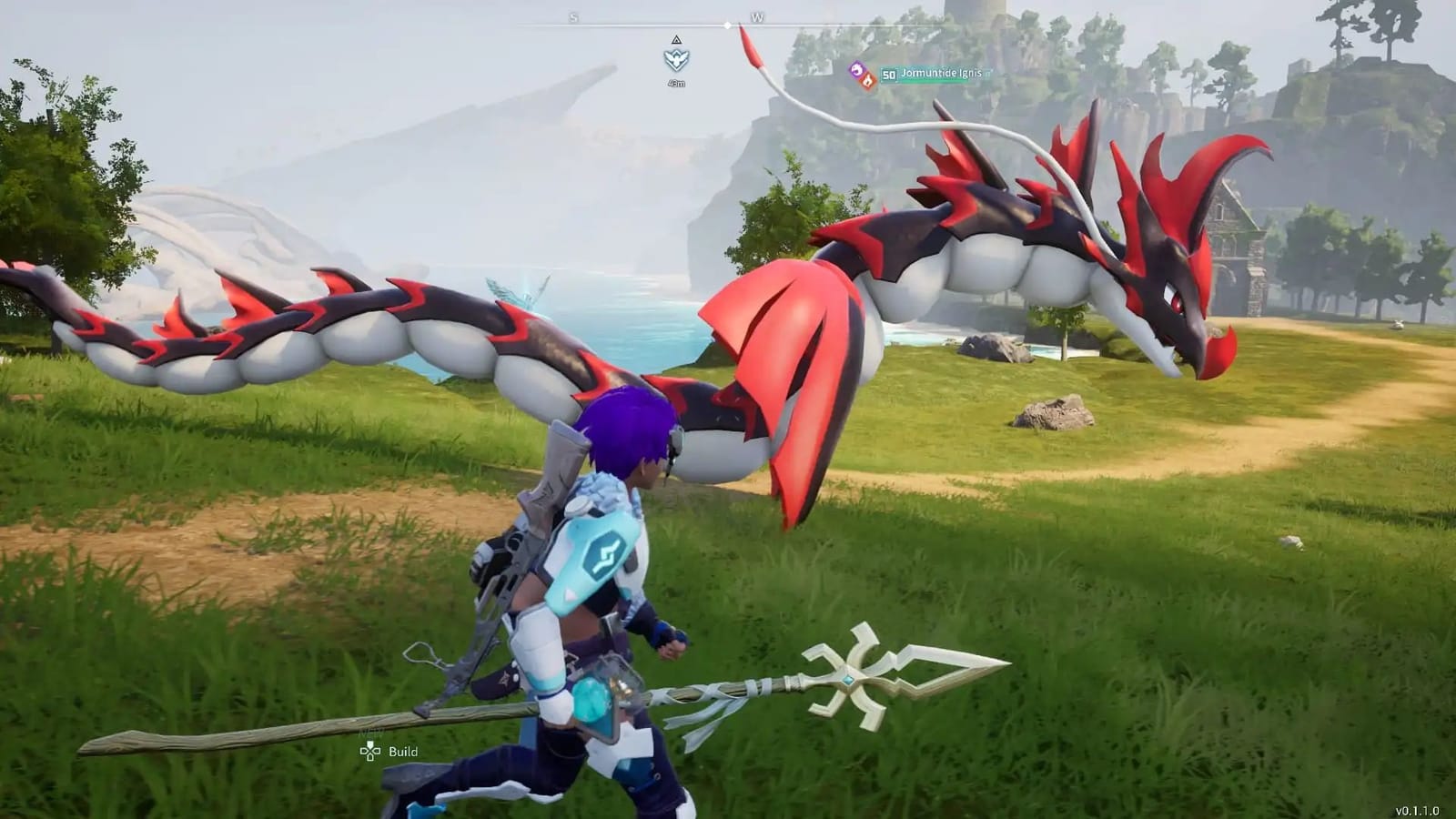This screenshot has width=1456, height=819.
Task: Select the warning triangle marker under the compass
Action: 675,41
